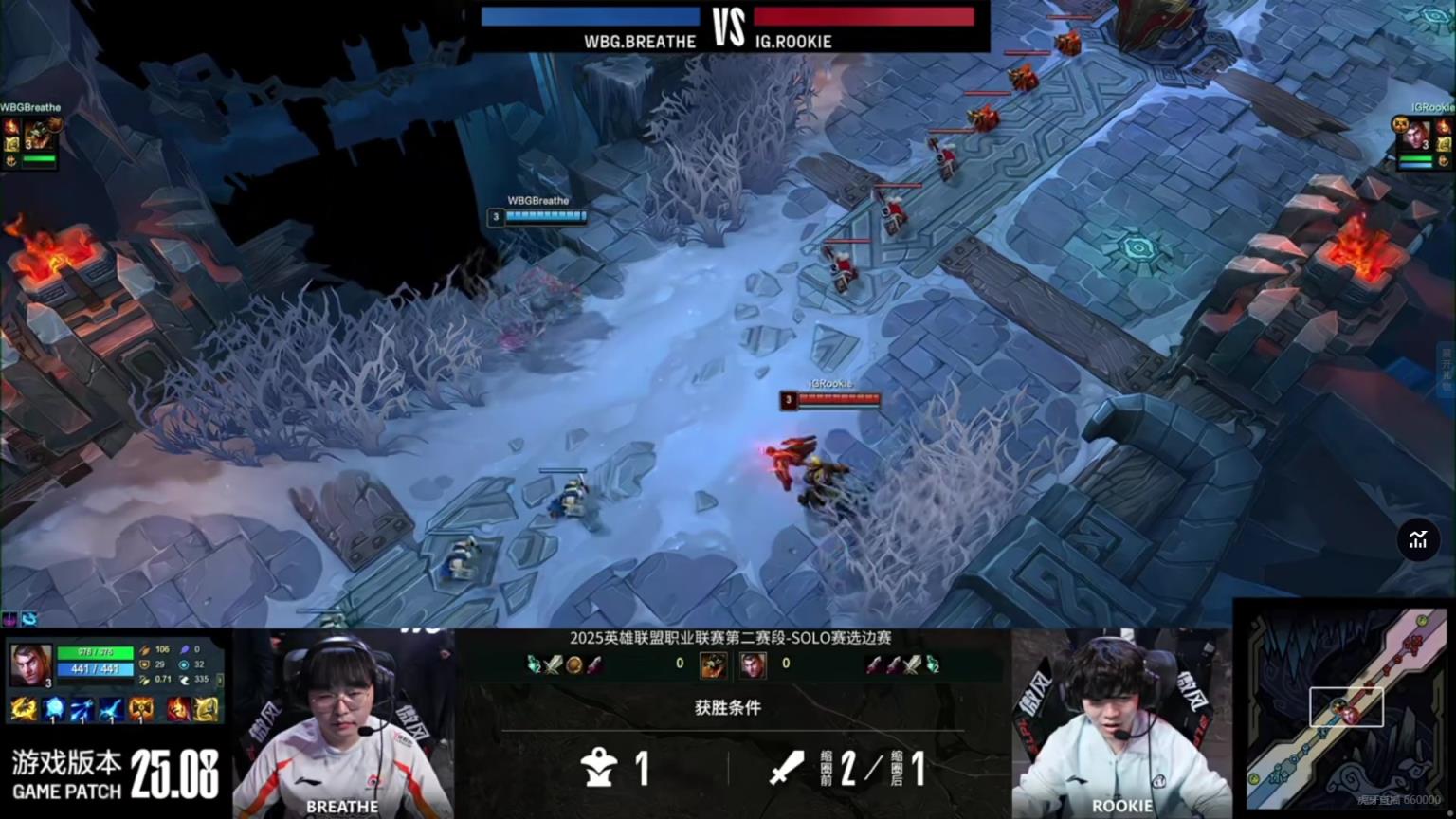Cast the Acceleration Gate ability
The image size is (1456, 819).
click(112, 709)
